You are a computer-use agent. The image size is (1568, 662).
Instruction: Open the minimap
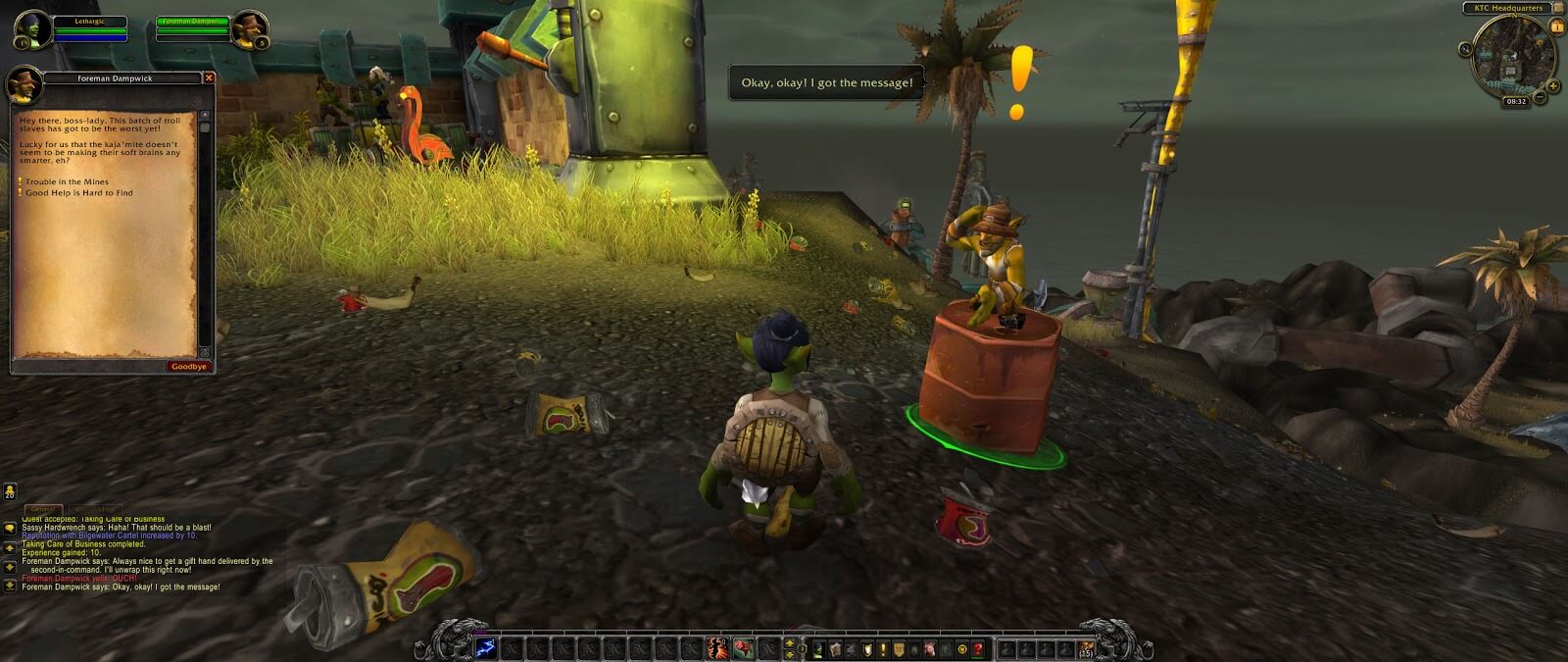pyautogui.click(x=1515, y=58)
